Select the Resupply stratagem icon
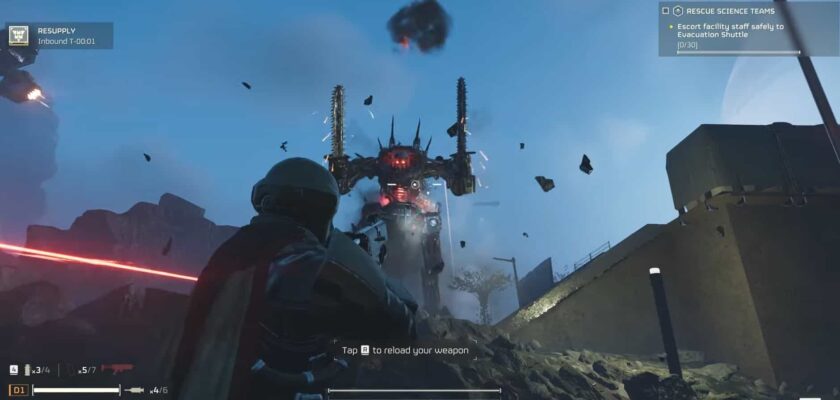The height and width of the screenshot is (400, 840). (x=18, y=35)
